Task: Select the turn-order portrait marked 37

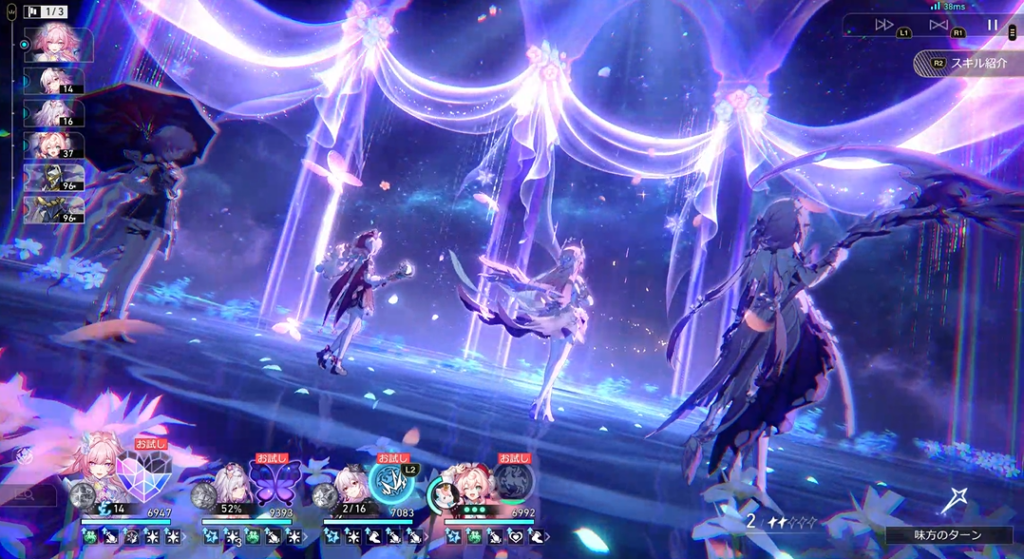Action: [59, 145]
